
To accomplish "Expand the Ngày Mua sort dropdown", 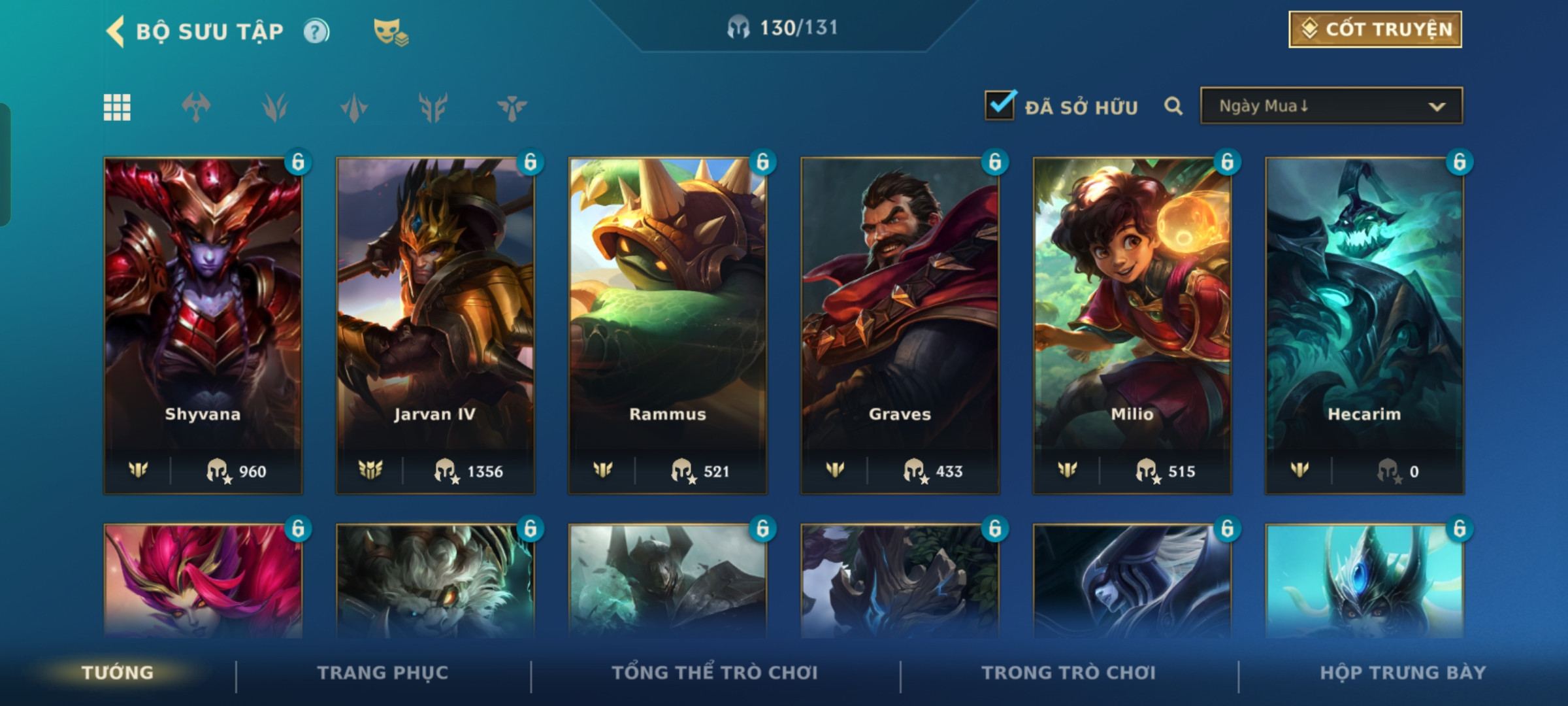I will coord(1331,106).
